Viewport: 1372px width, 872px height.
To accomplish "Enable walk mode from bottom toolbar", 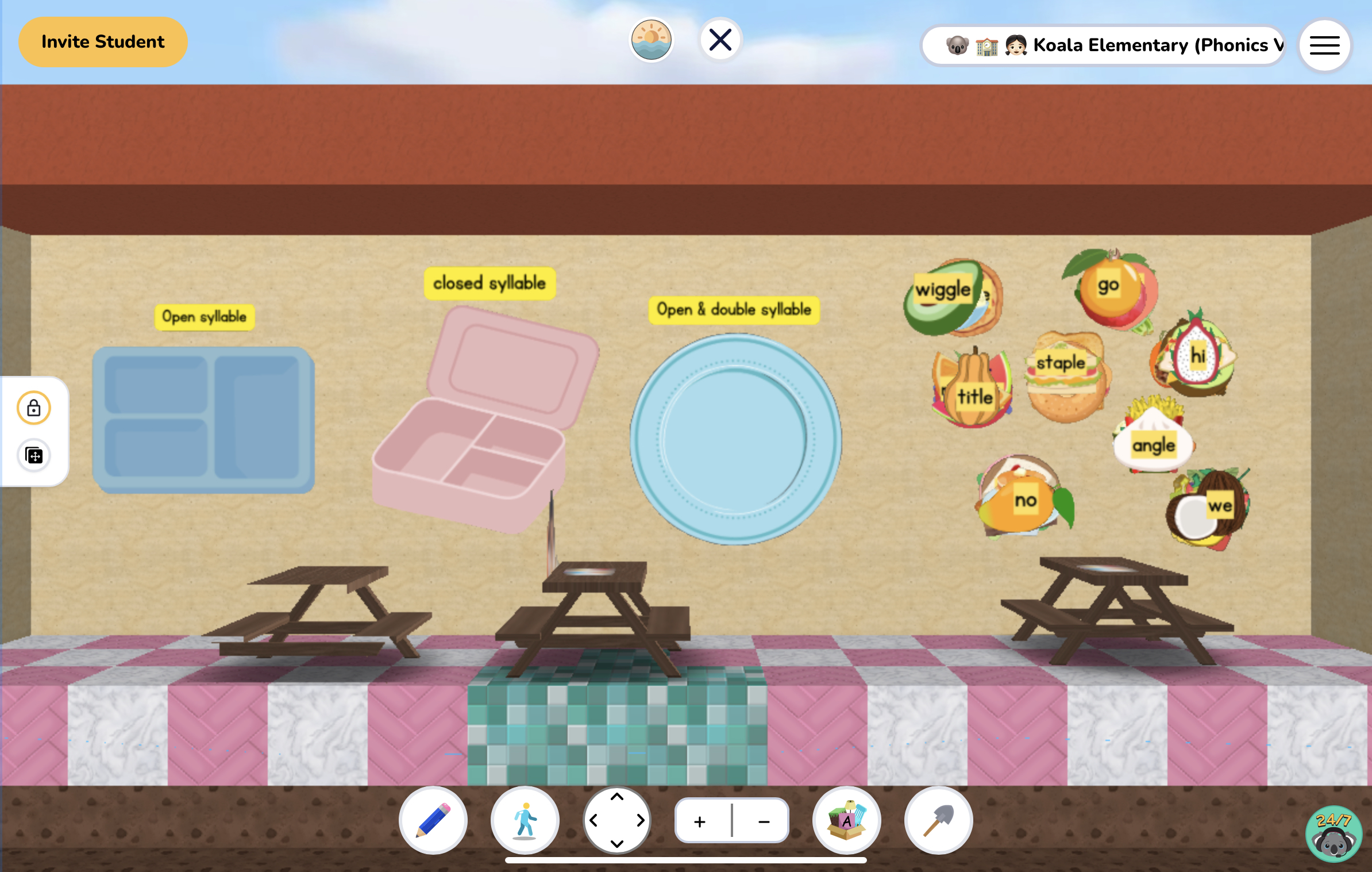I will 525,820.
